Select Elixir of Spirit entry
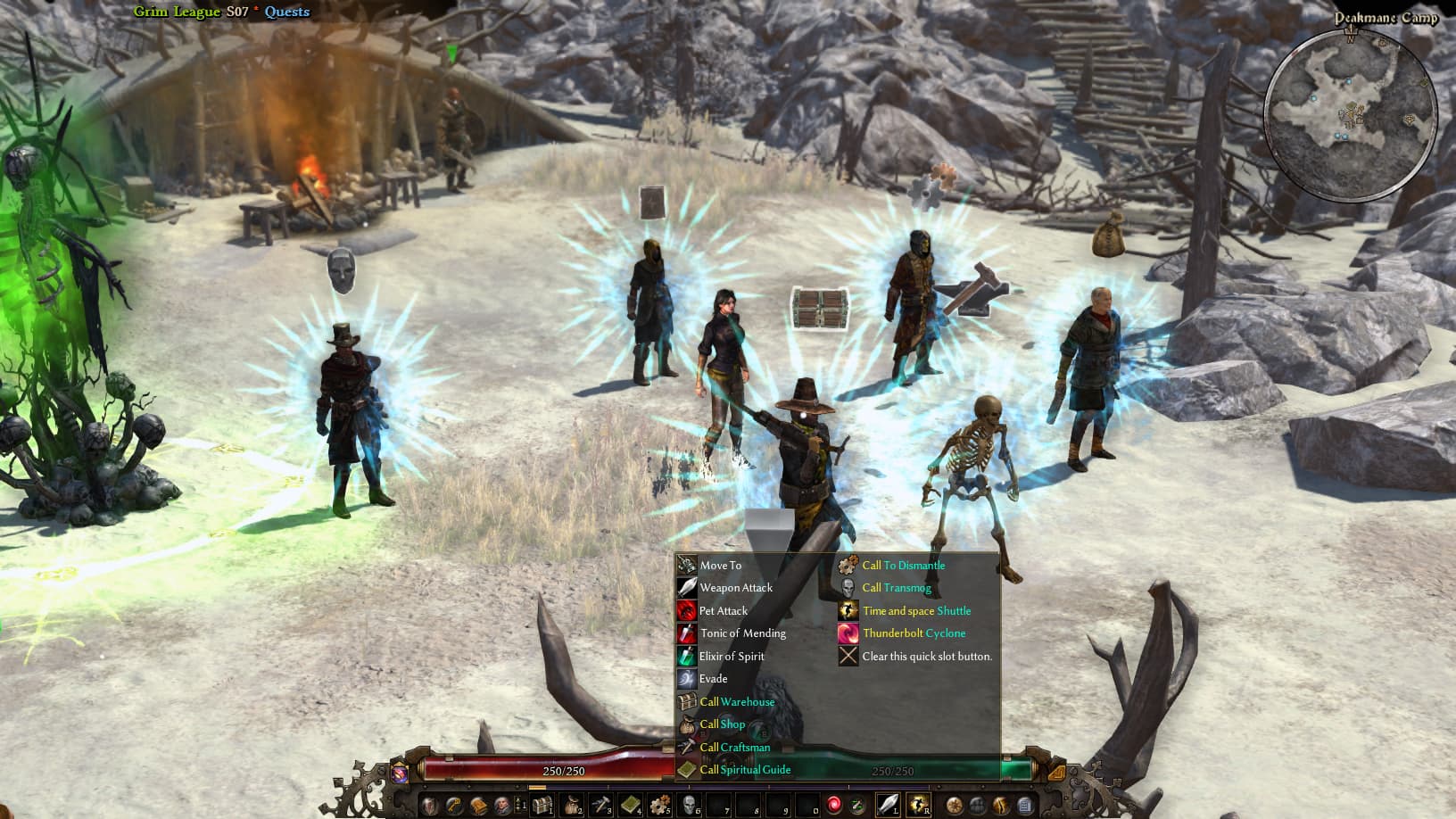The height and width of the screenshot is (819, 1456). [731, 657]
